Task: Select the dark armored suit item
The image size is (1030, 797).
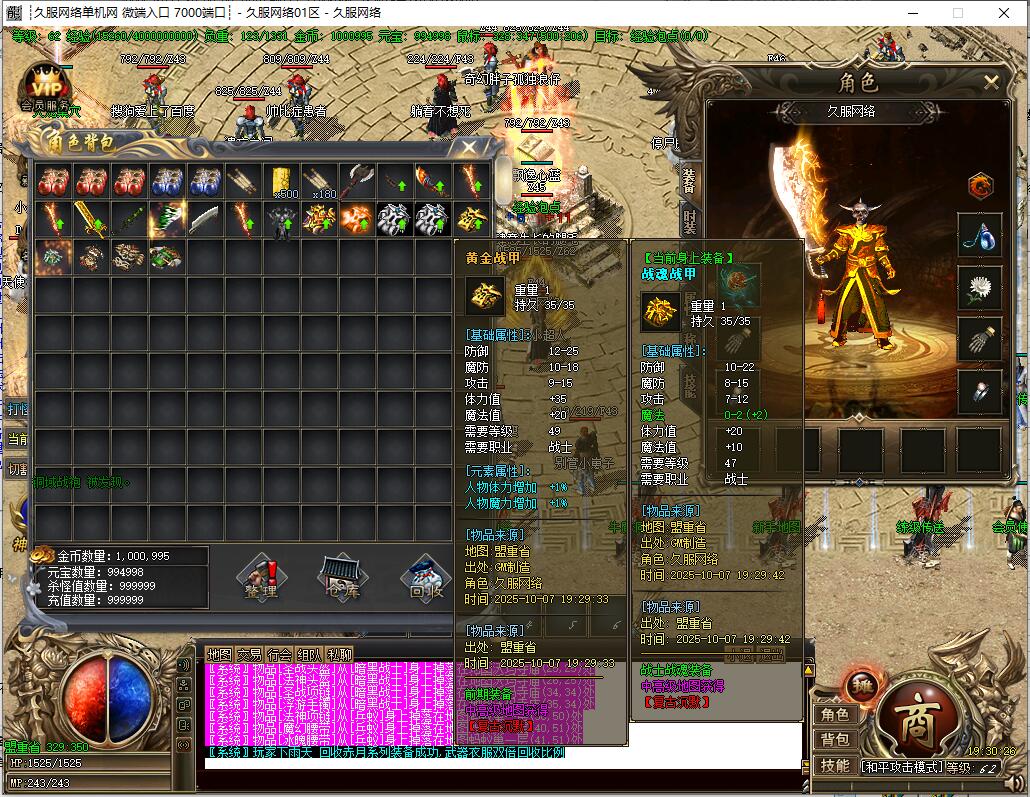Action: (x=281, y=218)
